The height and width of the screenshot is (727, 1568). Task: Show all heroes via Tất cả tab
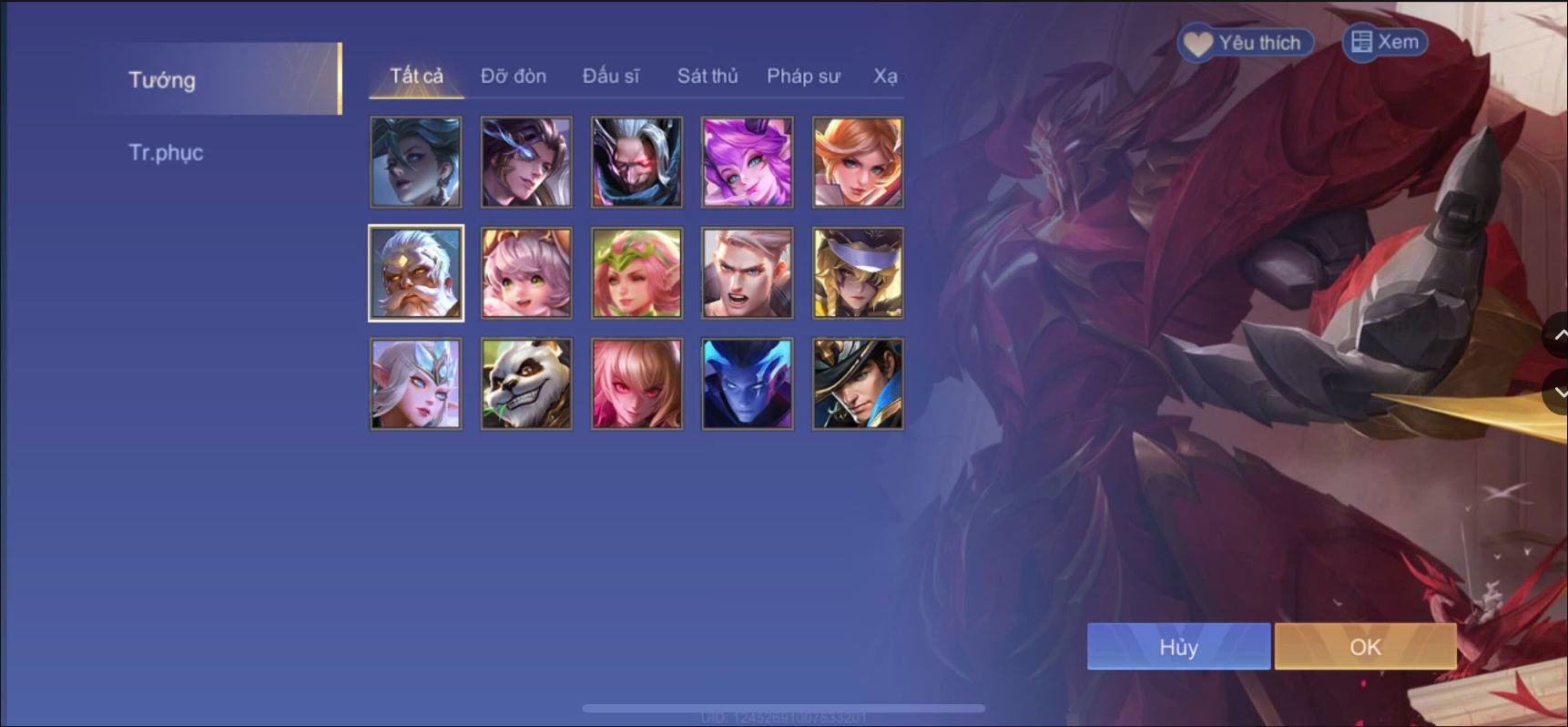(414, 77)
